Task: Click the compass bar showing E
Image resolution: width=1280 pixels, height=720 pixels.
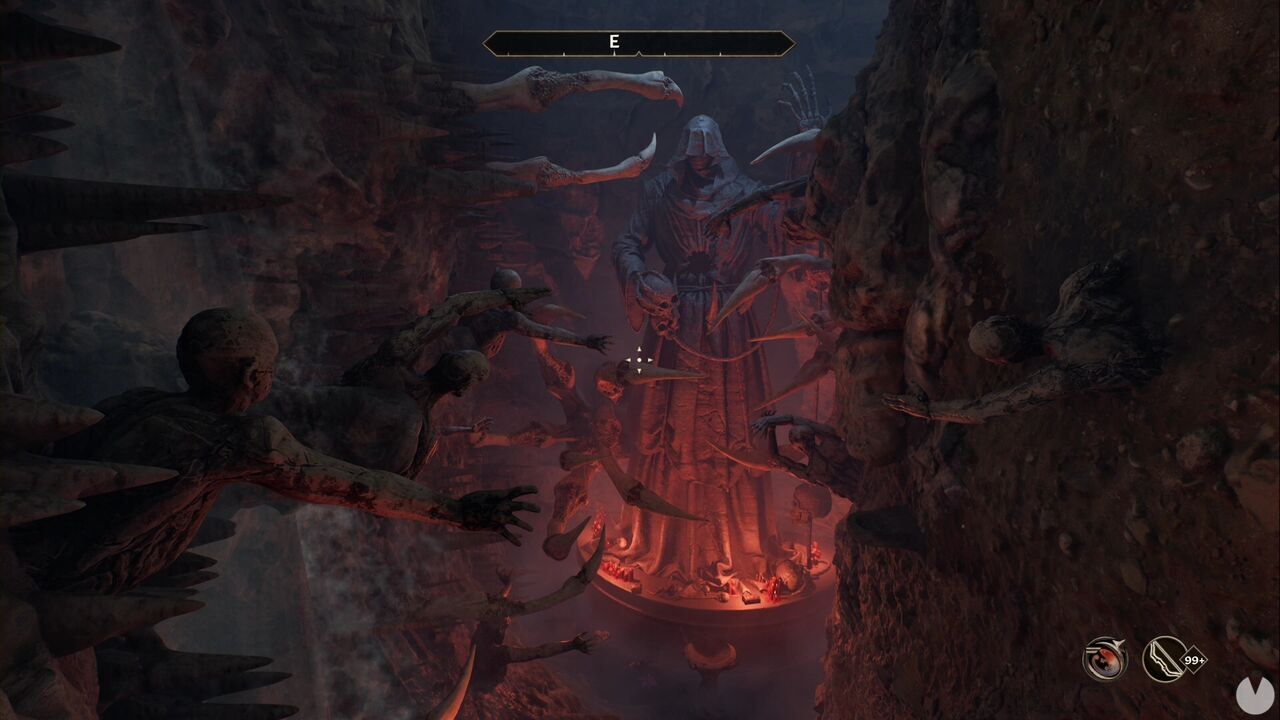Action: [x=638, y=43]
